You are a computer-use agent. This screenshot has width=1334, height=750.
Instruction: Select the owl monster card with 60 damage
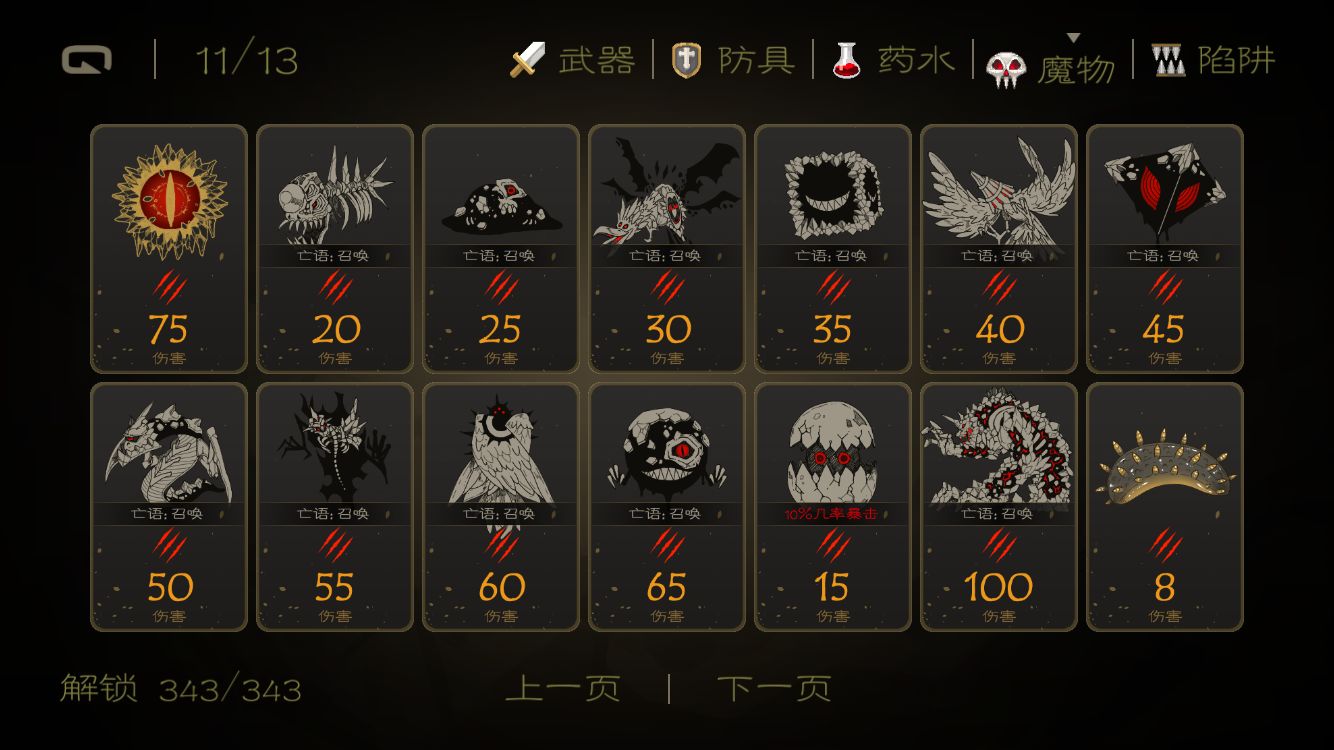pyautogui.click(x=501, y=507)
